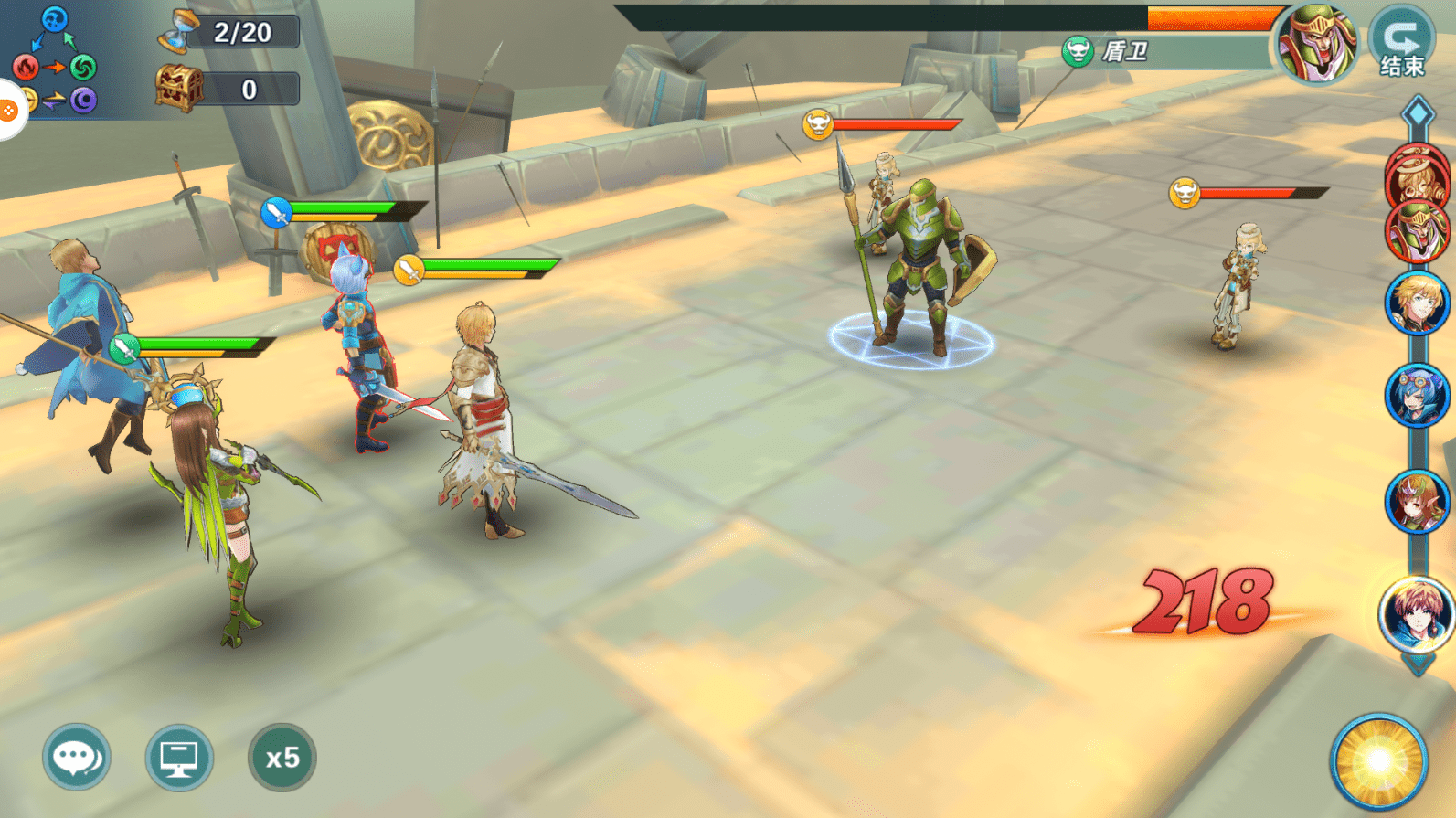Screen dimensions: 1456x818
Task: Open the chat speech bubble button
Action: click(76, 757)
